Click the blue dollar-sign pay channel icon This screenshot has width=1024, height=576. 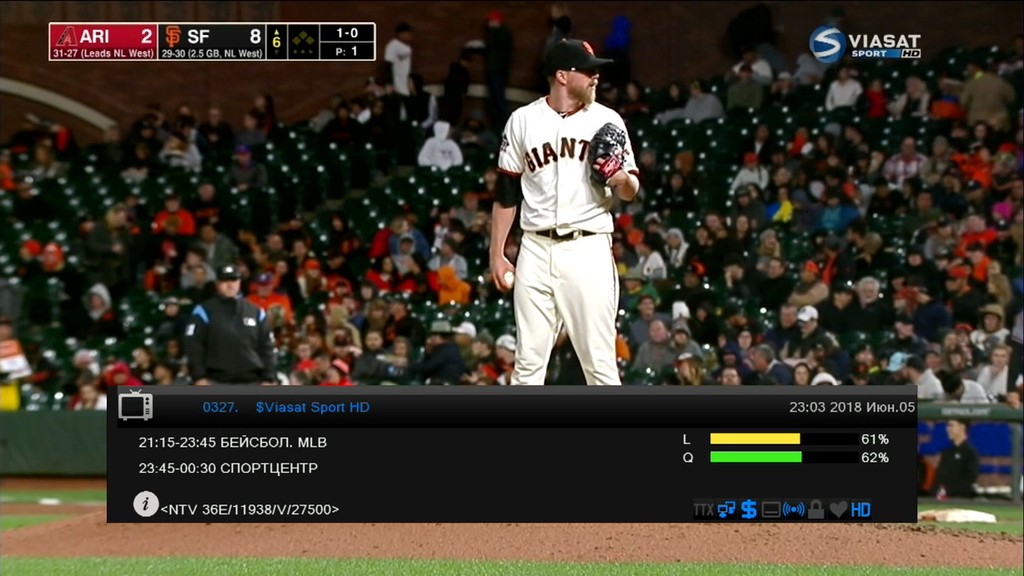tap(748, 509)
